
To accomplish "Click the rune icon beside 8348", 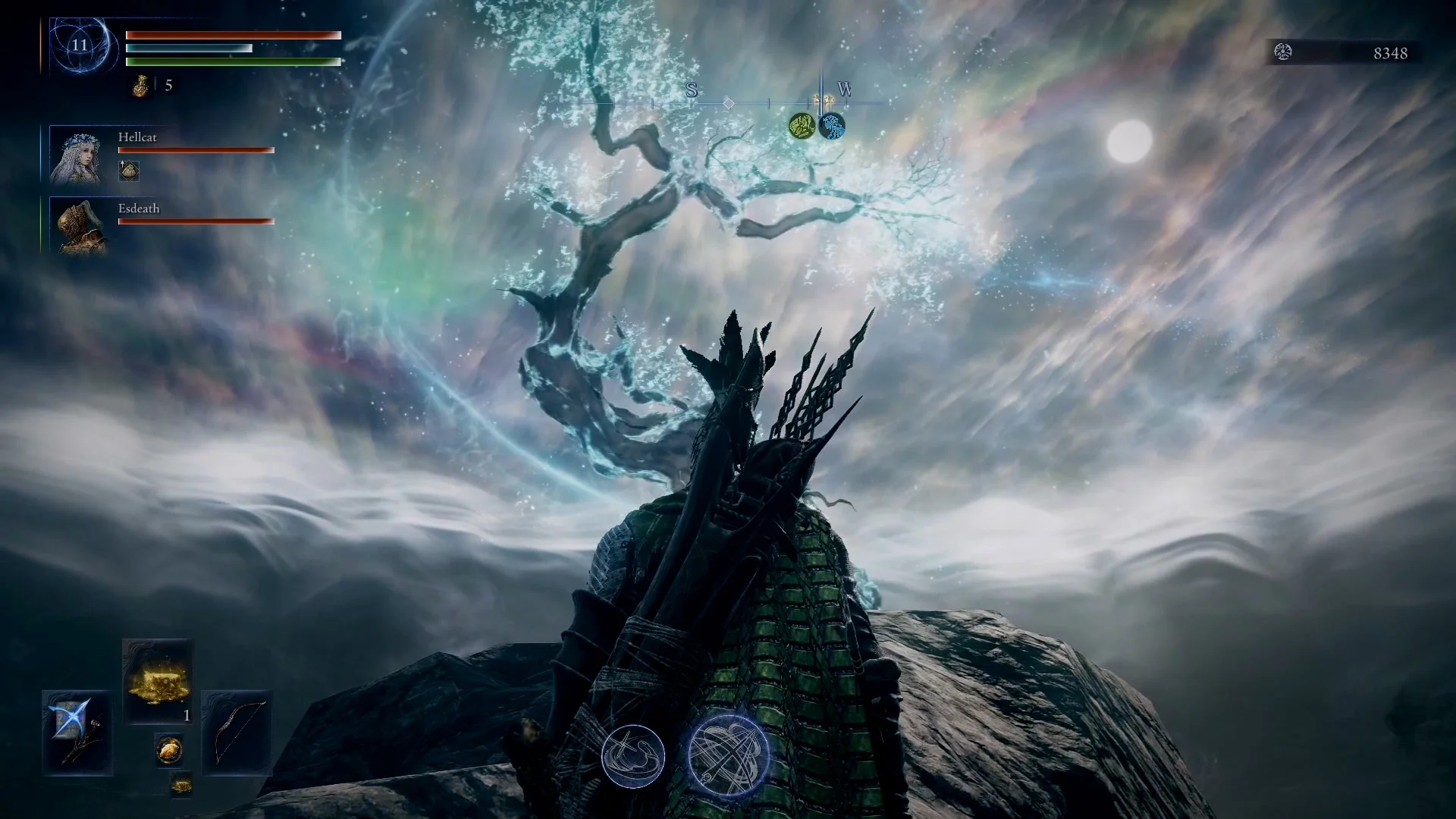I will point(1283,52).
